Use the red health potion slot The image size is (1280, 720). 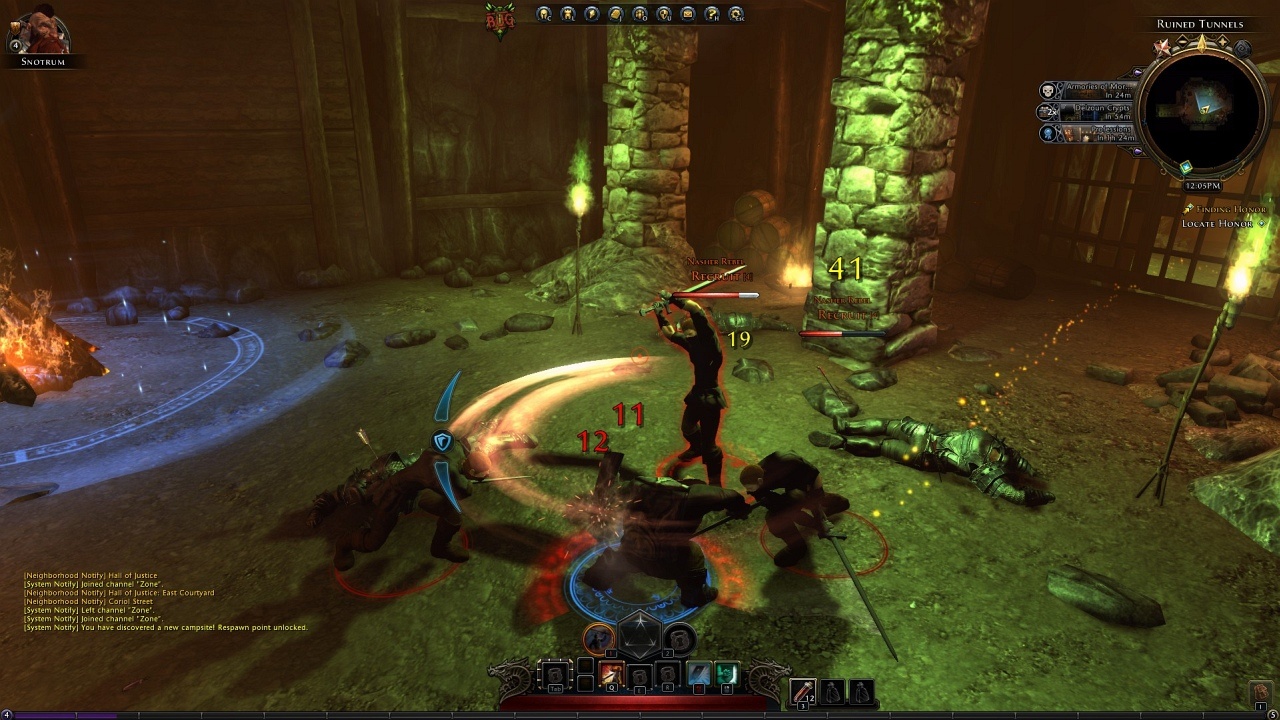802,691
